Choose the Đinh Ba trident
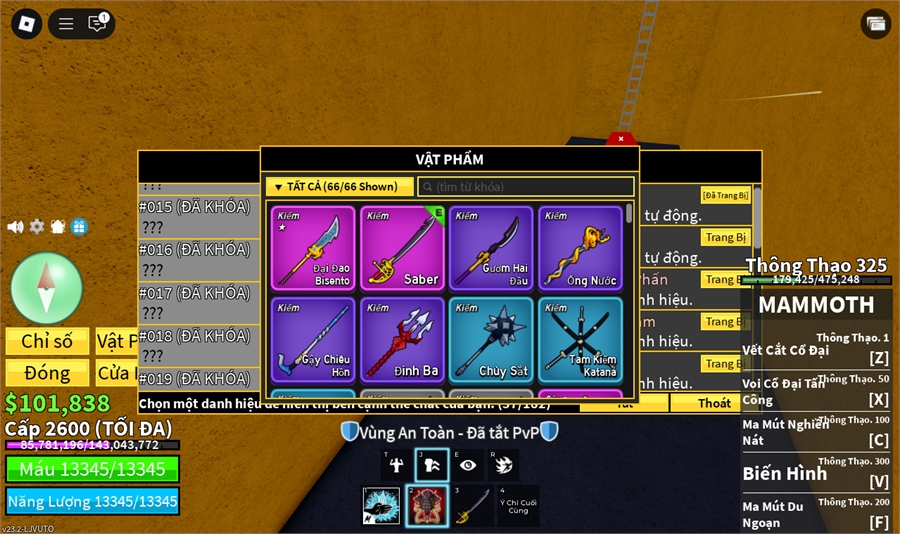 pos(402,339)
